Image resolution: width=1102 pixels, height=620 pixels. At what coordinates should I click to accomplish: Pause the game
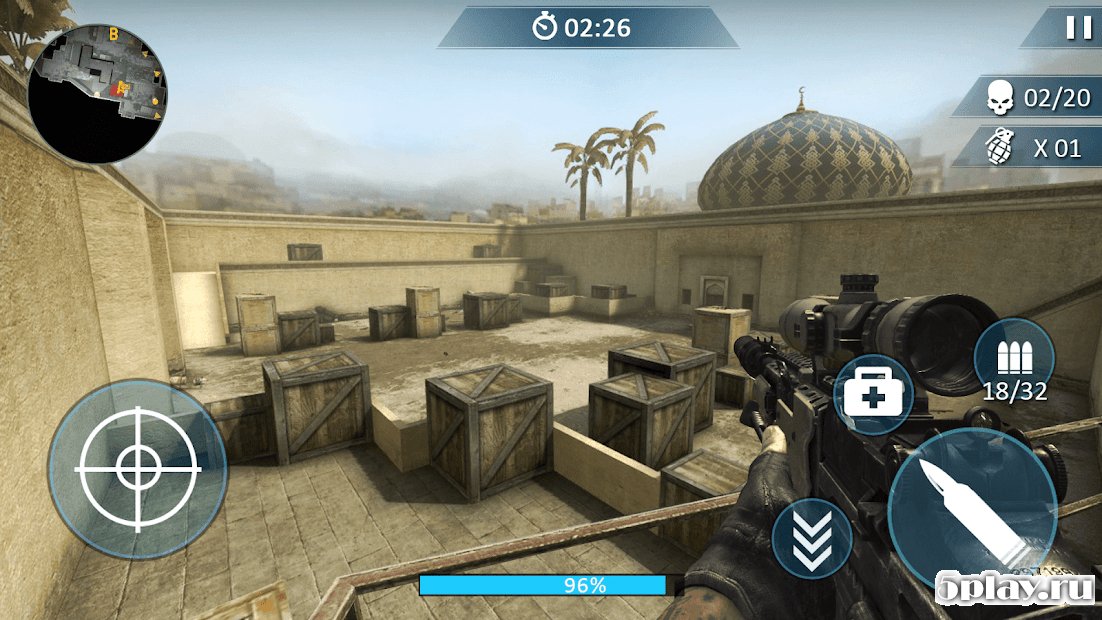[1079, 28]
